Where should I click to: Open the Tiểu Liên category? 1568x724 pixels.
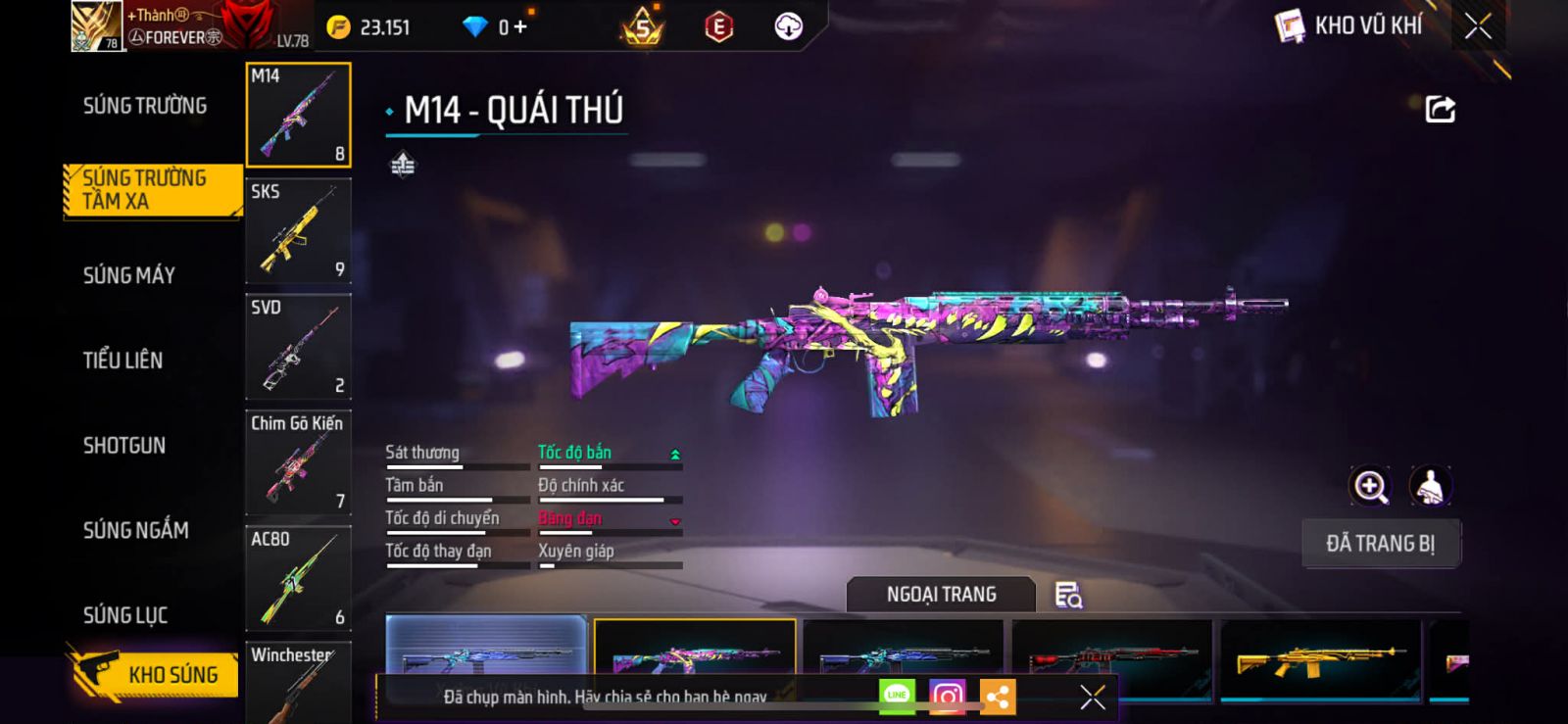[x=122, y=361]
